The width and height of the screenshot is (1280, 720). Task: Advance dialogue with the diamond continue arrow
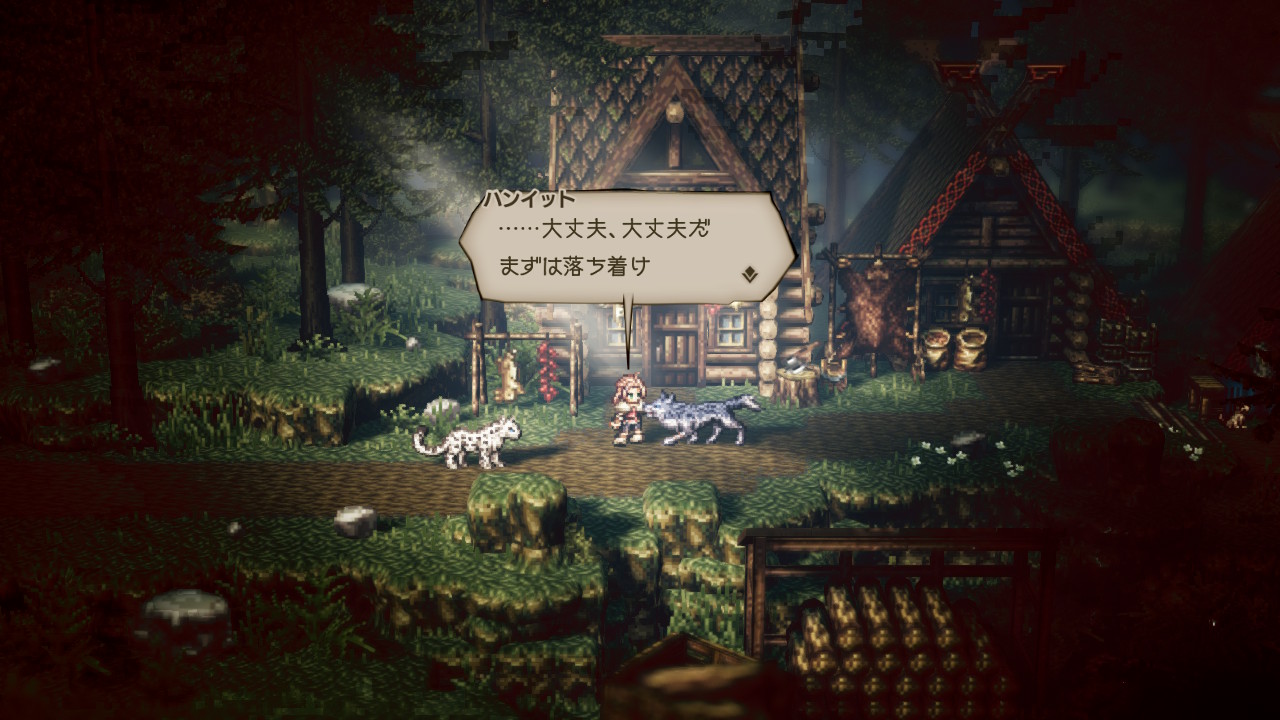pyautogui.click(x=749, y=274)
